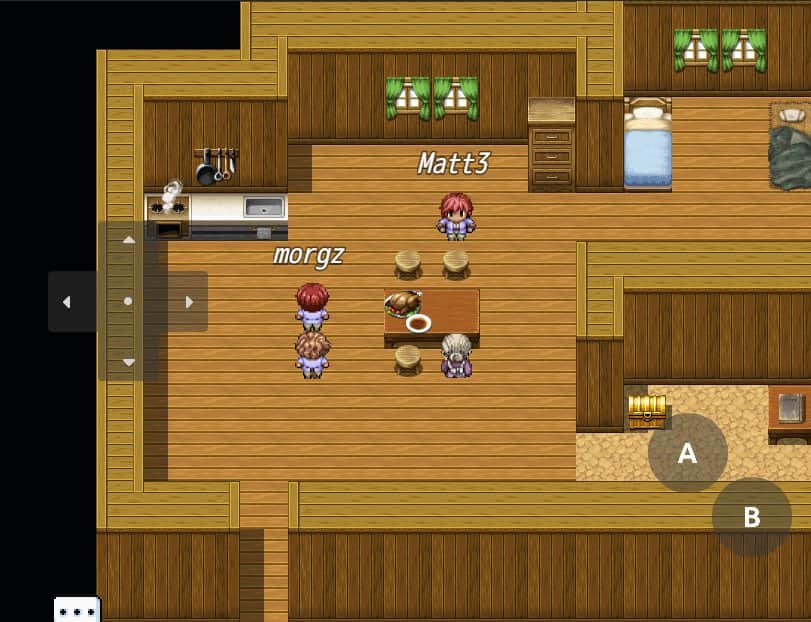Tap the D-pad right arrow

pos(189,301)
